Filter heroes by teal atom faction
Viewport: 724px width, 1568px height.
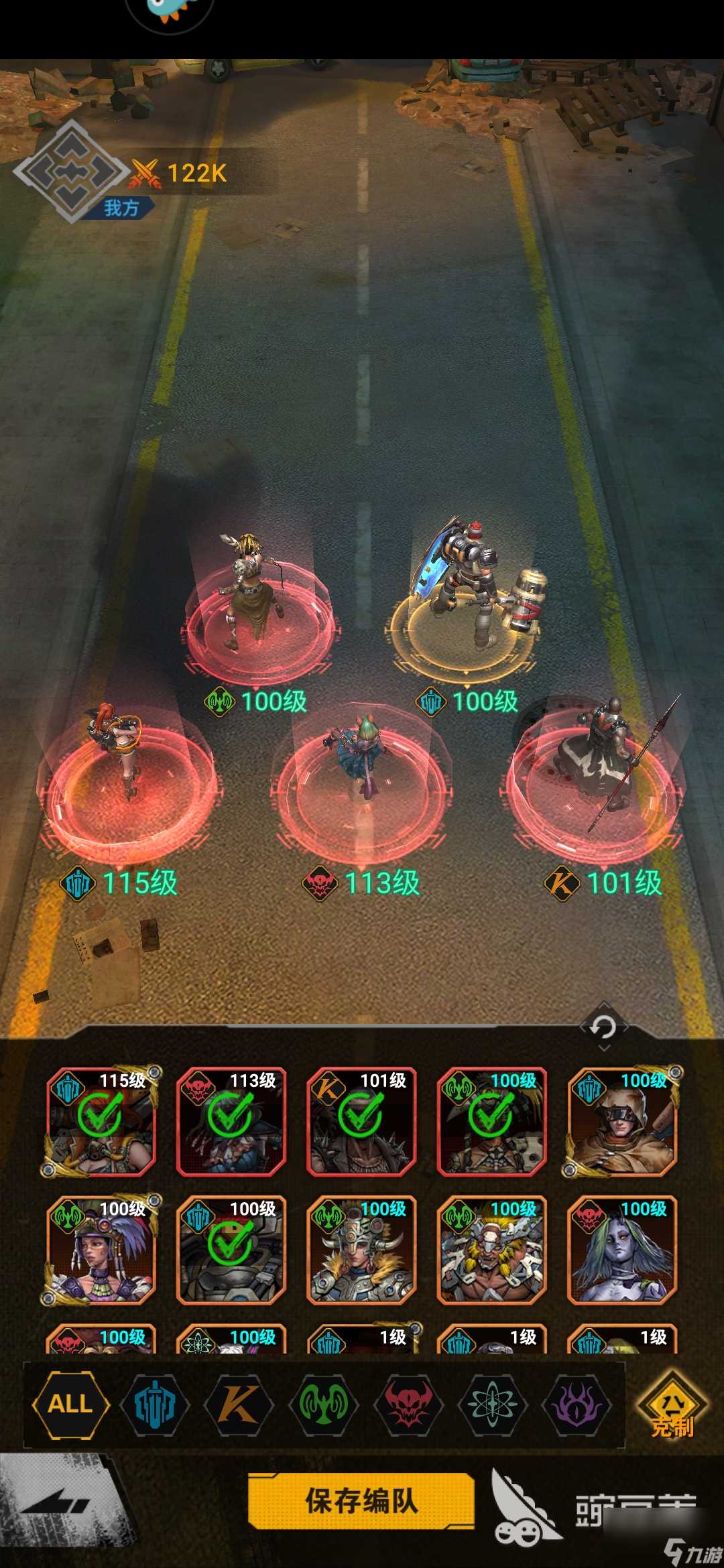(493, 1404)
